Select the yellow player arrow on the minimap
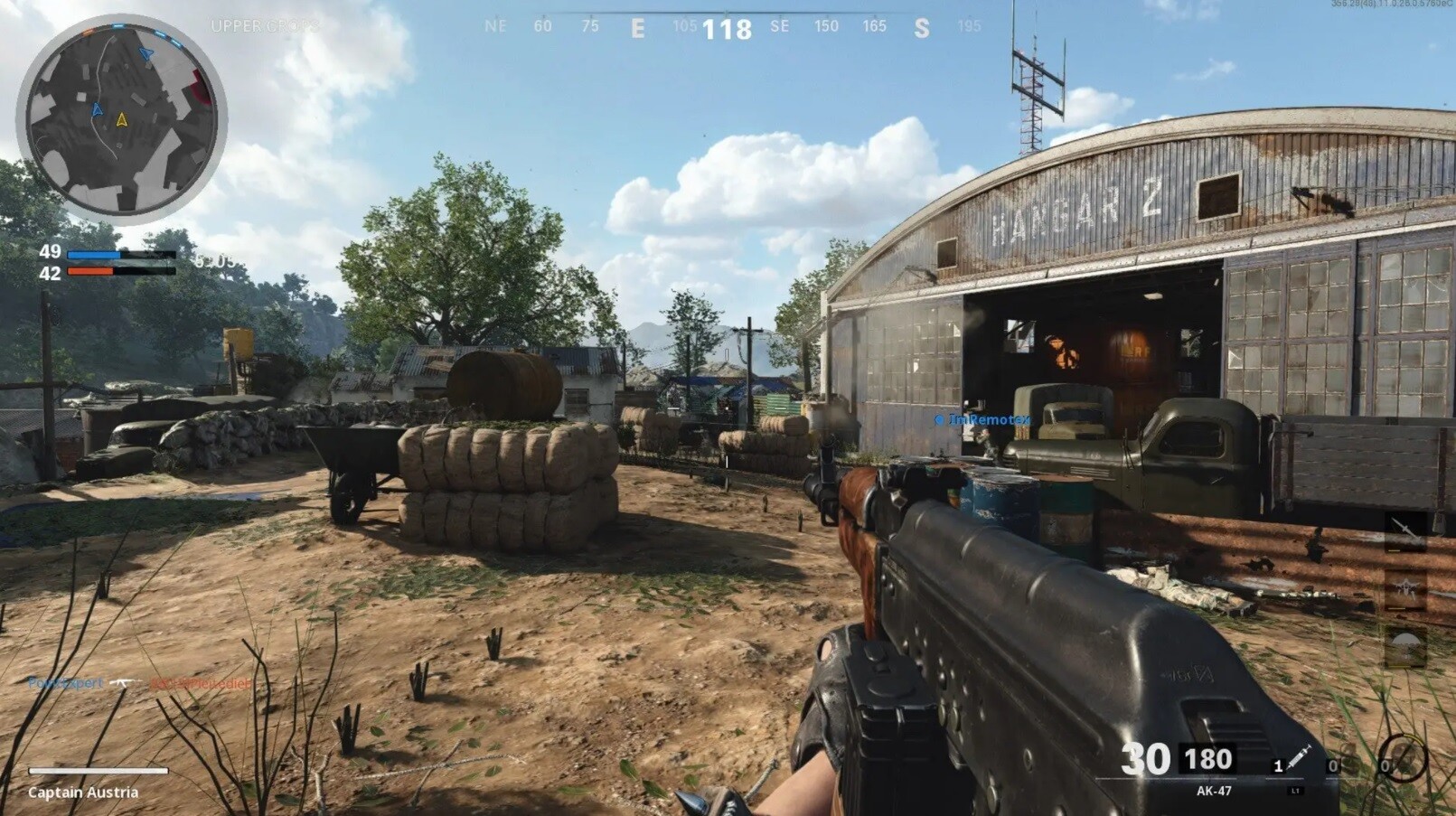Screen dimensions: 1456x816 (122, 118)
